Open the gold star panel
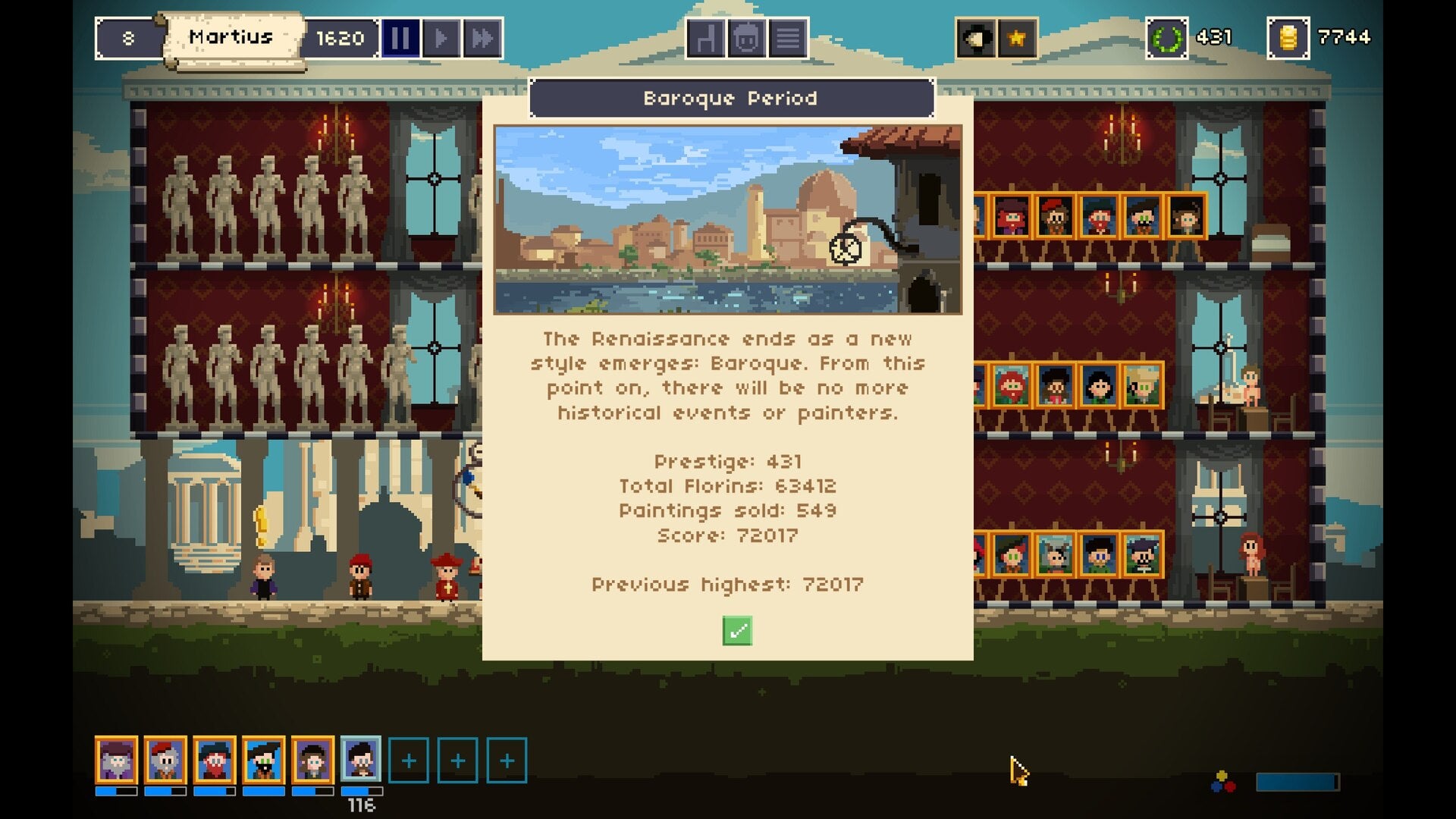 pos(1017,38)
